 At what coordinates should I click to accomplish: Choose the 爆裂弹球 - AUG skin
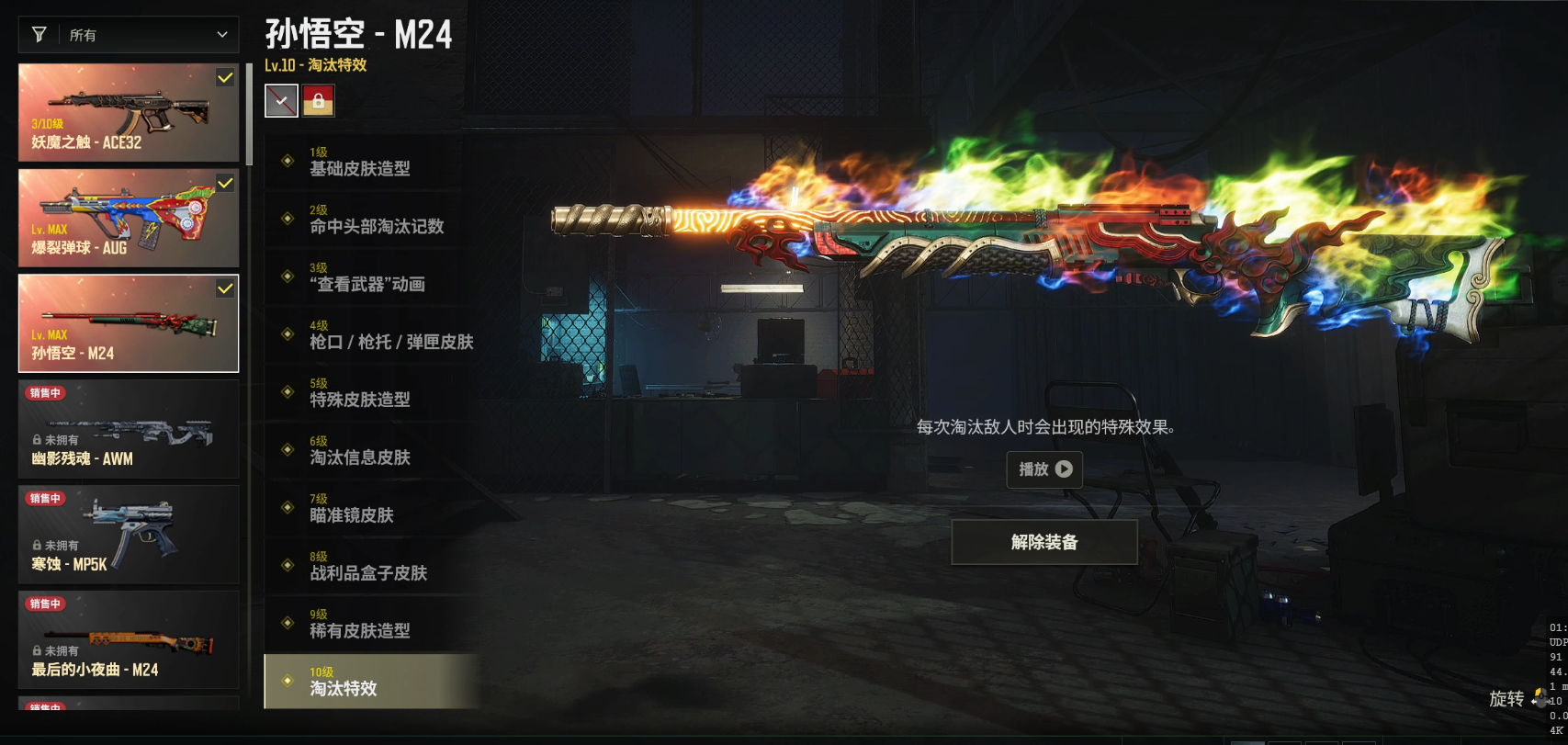[x=129, y=219]
